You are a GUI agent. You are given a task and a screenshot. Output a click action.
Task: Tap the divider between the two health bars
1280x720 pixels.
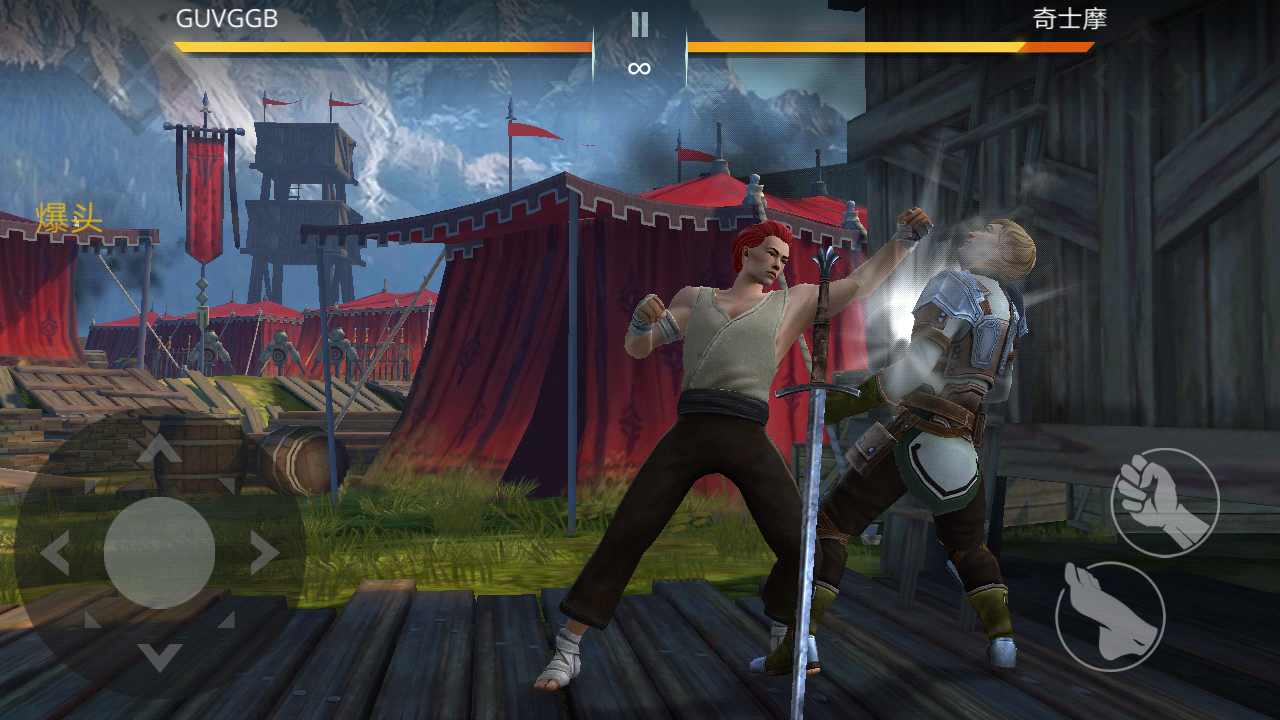(640, 44)
